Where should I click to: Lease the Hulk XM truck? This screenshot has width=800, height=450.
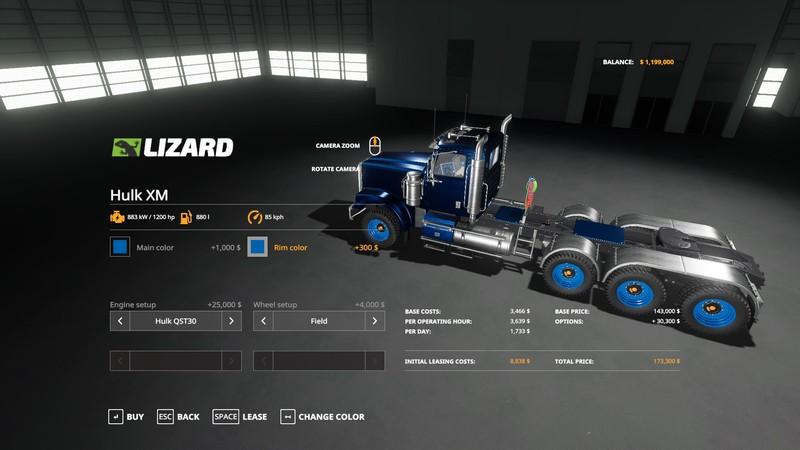coord(240,416)
